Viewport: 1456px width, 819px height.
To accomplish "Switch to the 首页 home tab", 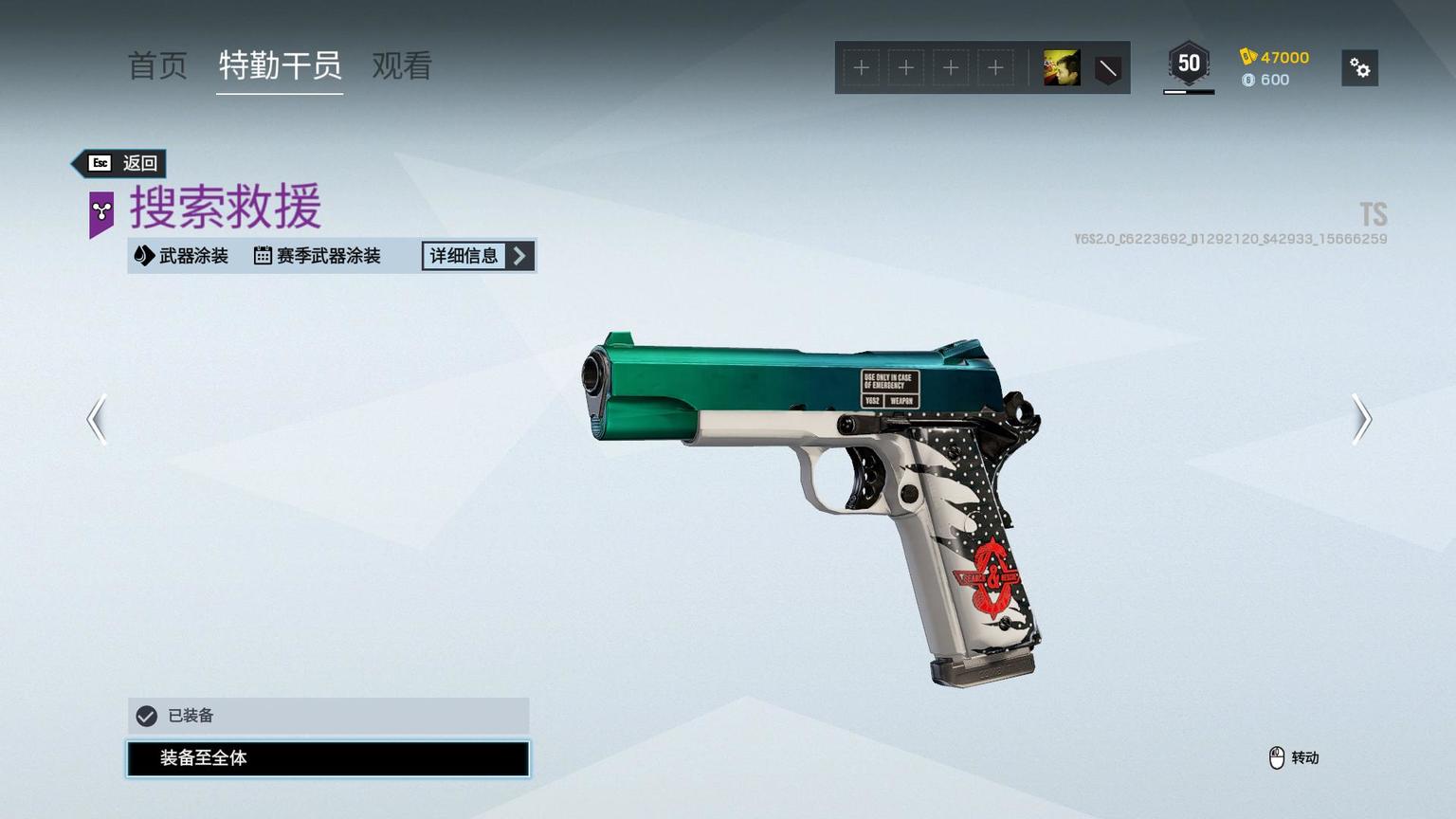I will click(x=157, y=66).
